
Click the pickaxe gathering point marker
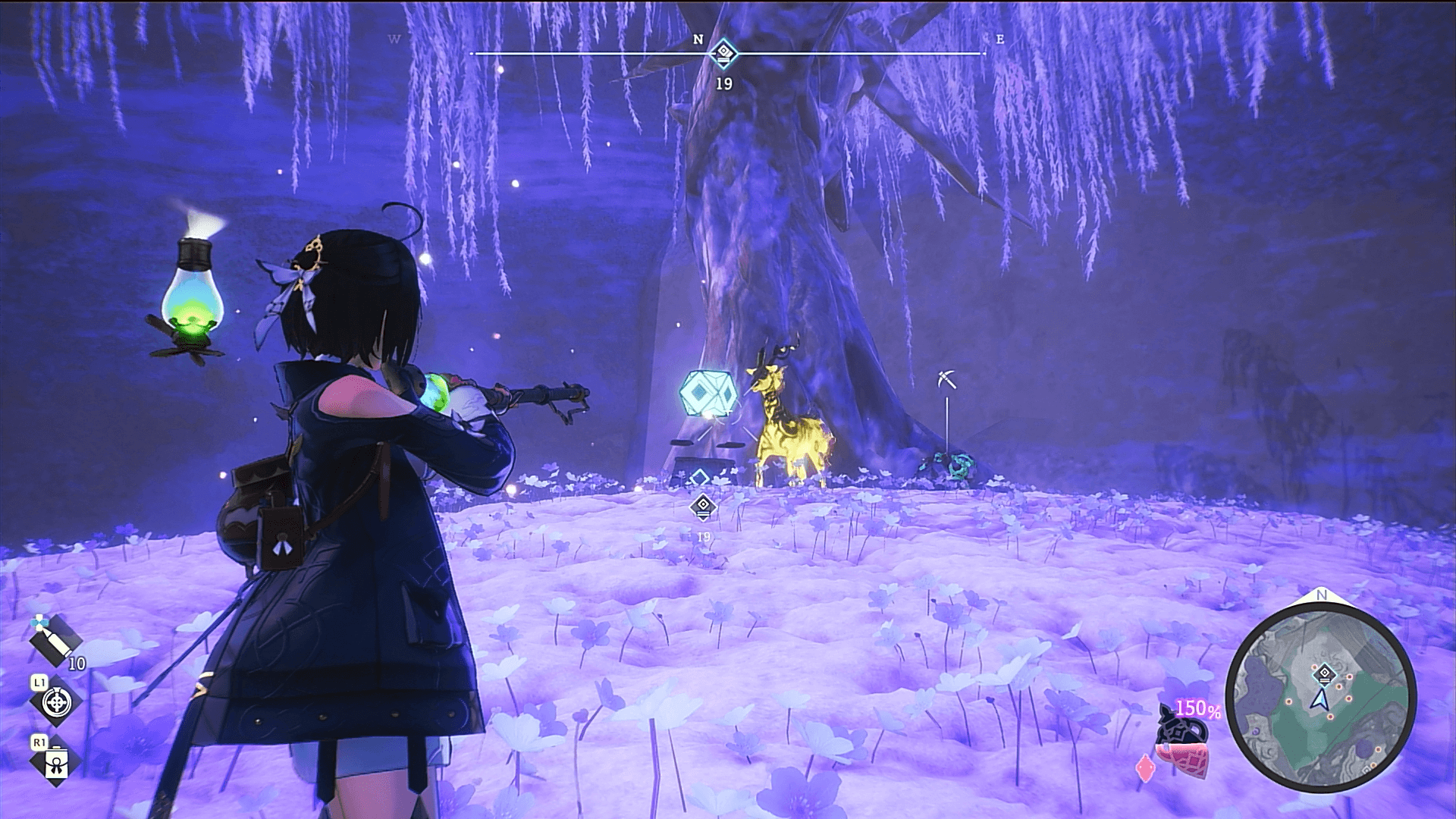pyautogui.click(x=946, y=379)
